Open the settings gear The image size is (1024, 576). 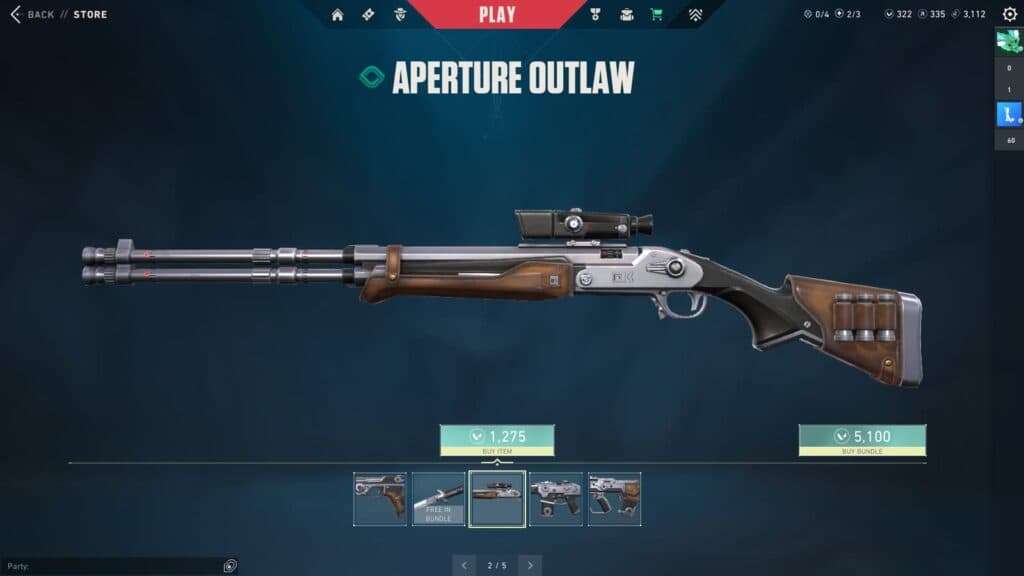point(1009,14)
